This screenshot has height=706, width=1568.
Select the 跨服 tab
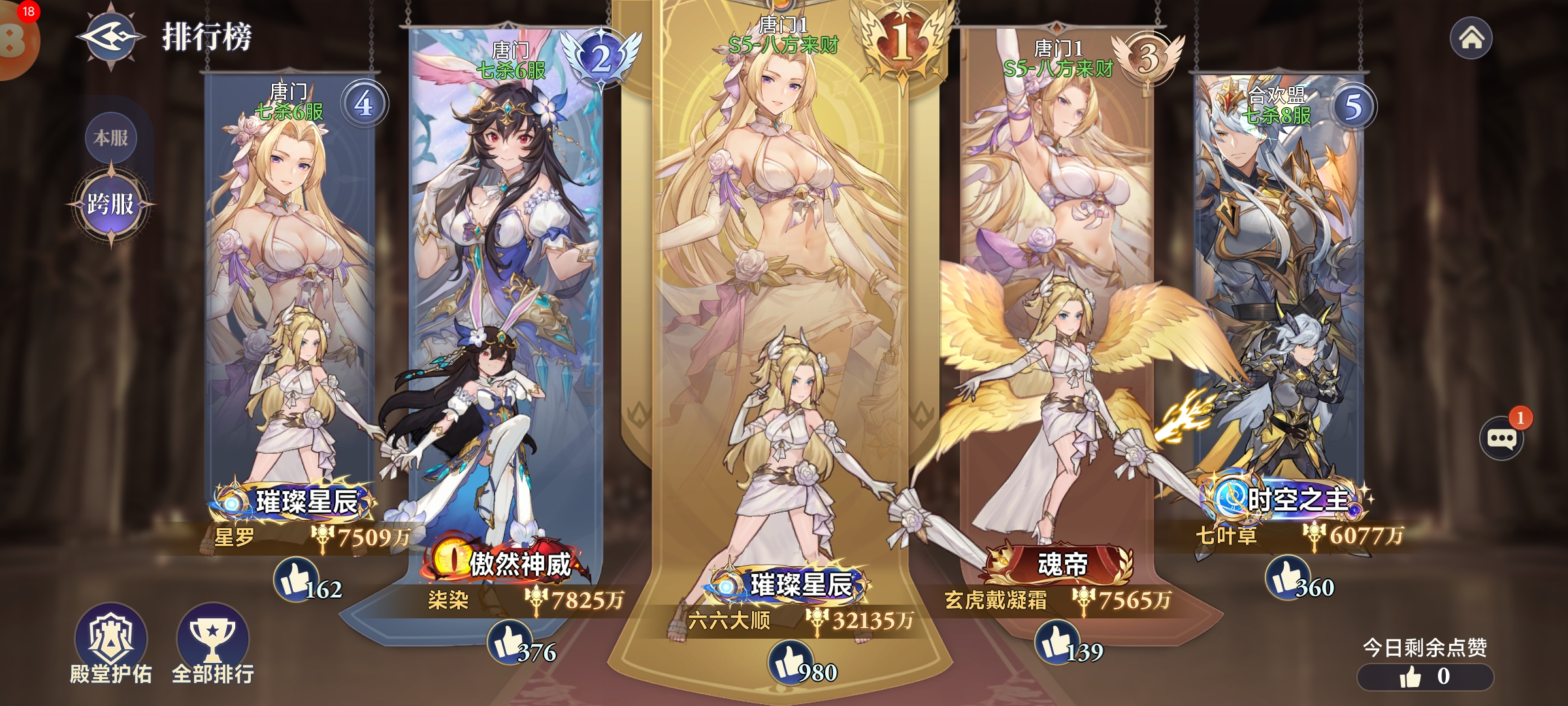pyautogui.click(x=110, y=205)
